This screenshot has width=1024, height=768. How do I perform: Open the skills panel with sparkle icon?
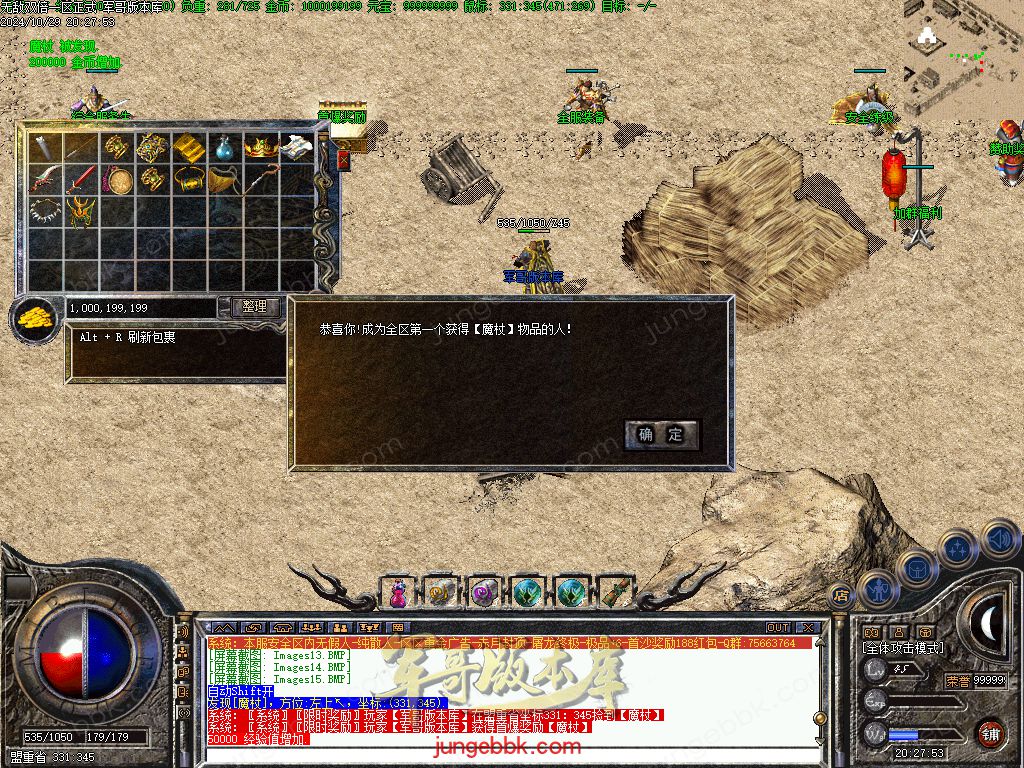pos(957,549)
